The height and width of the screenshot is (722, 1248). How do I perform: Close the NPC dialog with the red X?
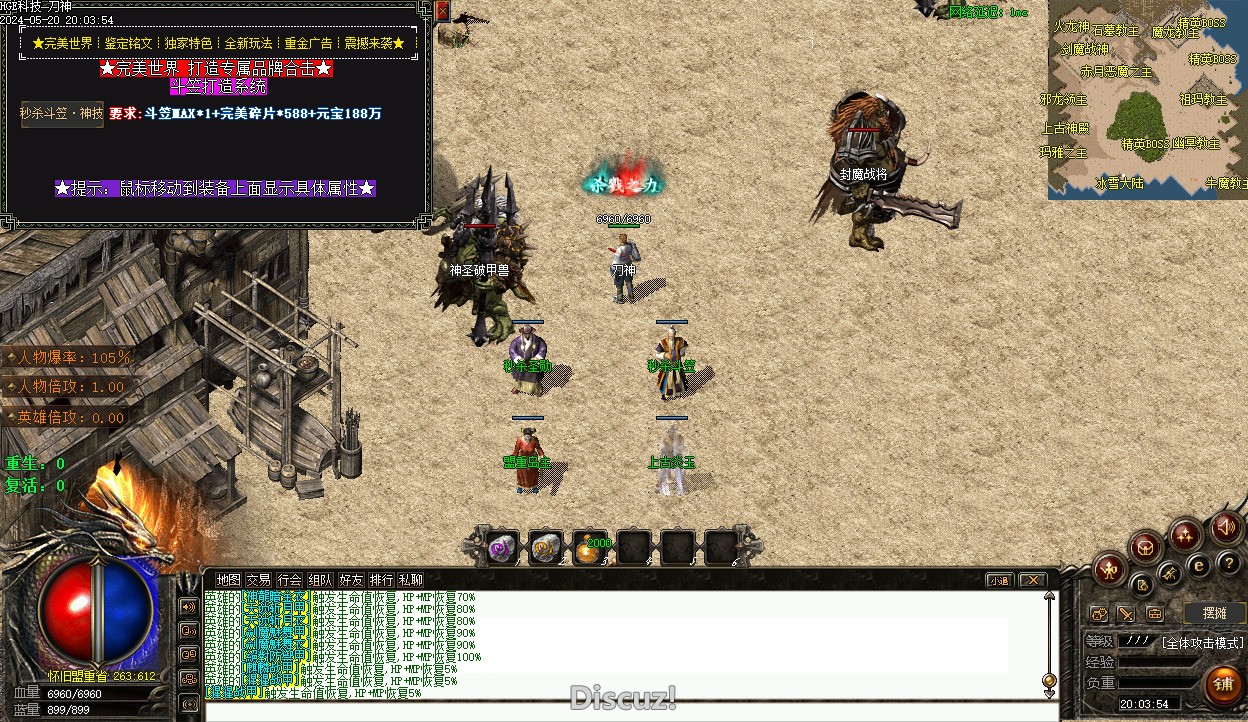(442, 11)
